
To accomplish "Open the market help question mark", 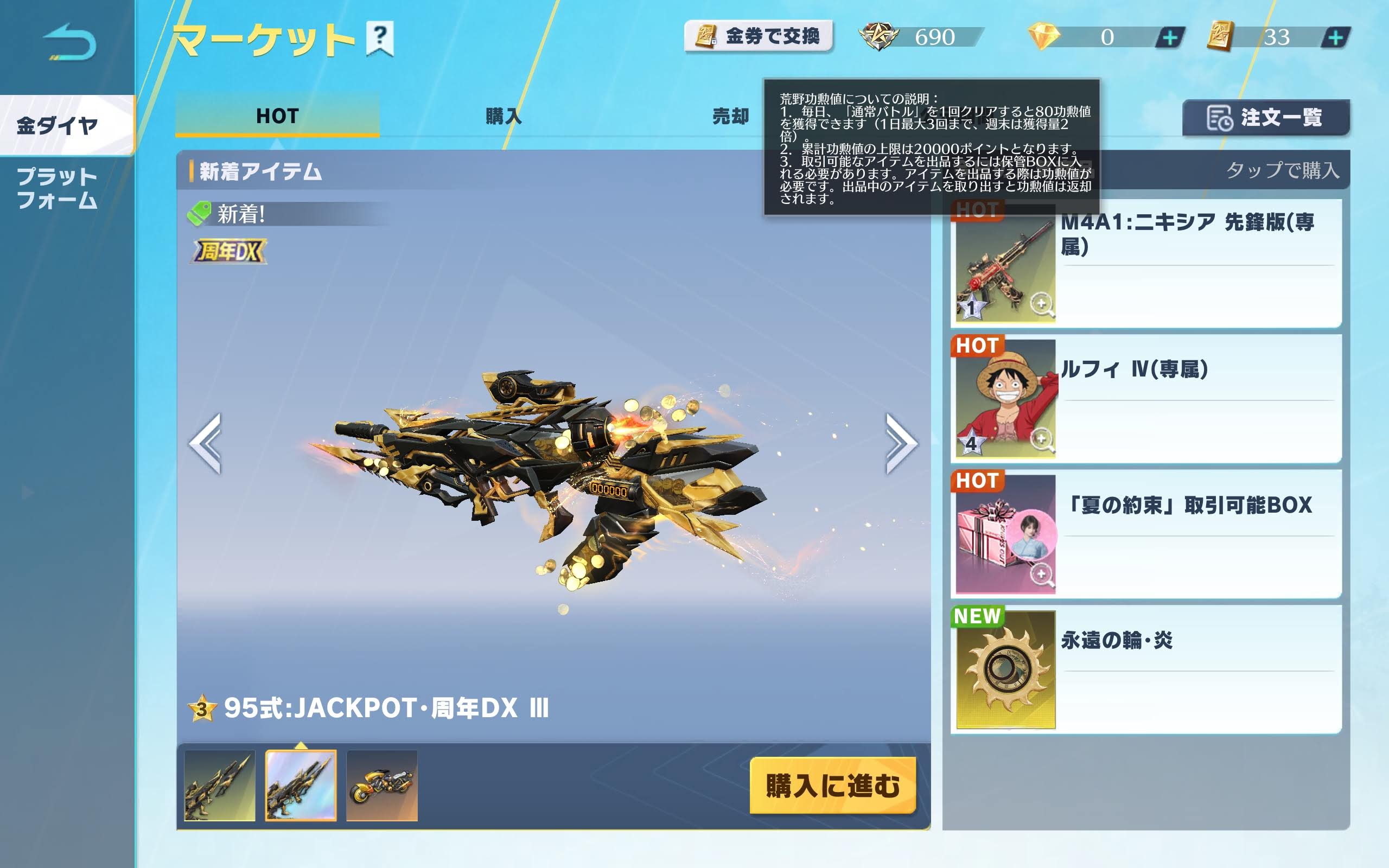I will point(379,38).
